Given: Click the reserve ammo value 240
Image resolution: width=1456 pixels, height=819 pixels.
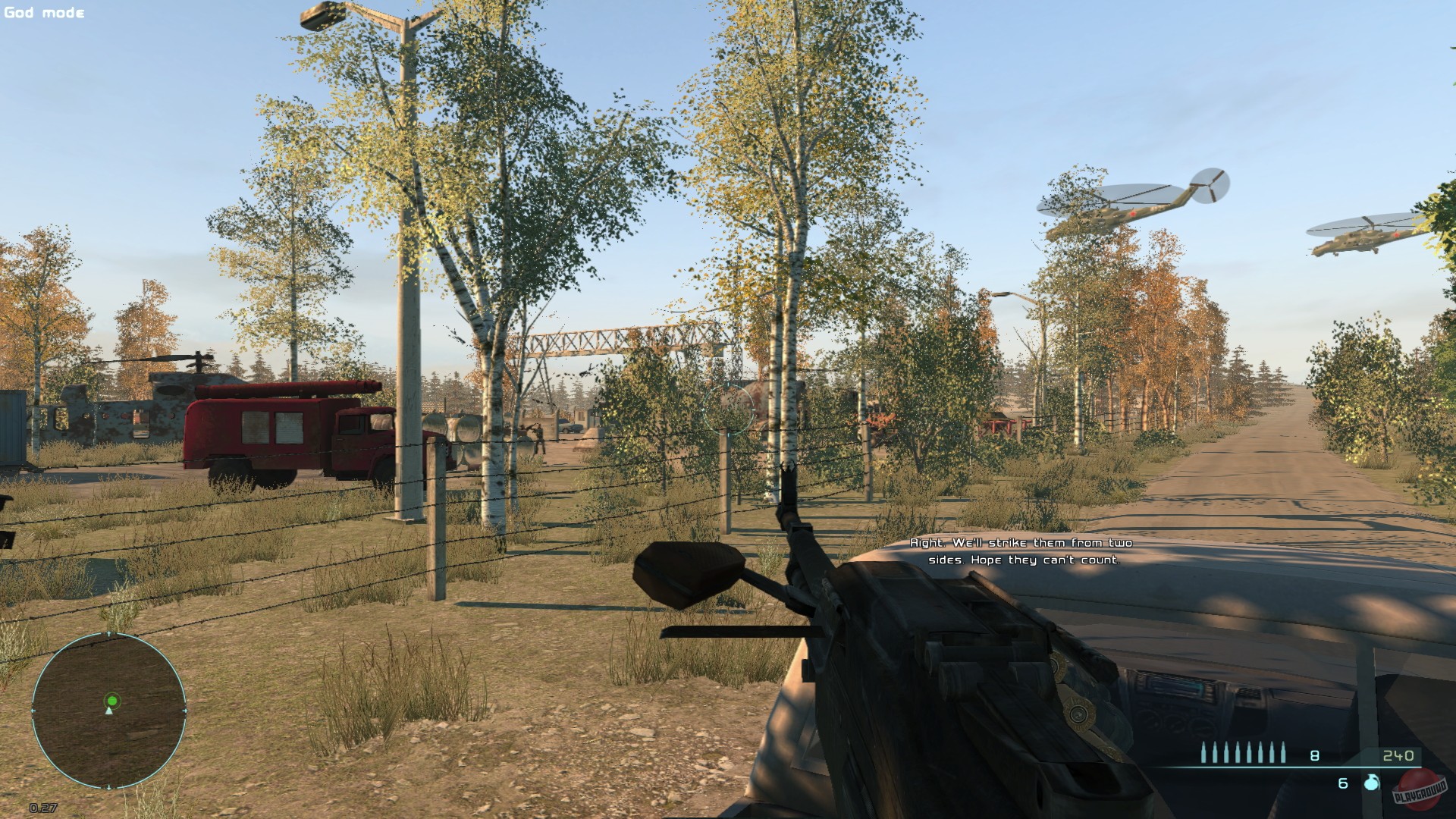Looking at the screenshot, I should 1399,756.
